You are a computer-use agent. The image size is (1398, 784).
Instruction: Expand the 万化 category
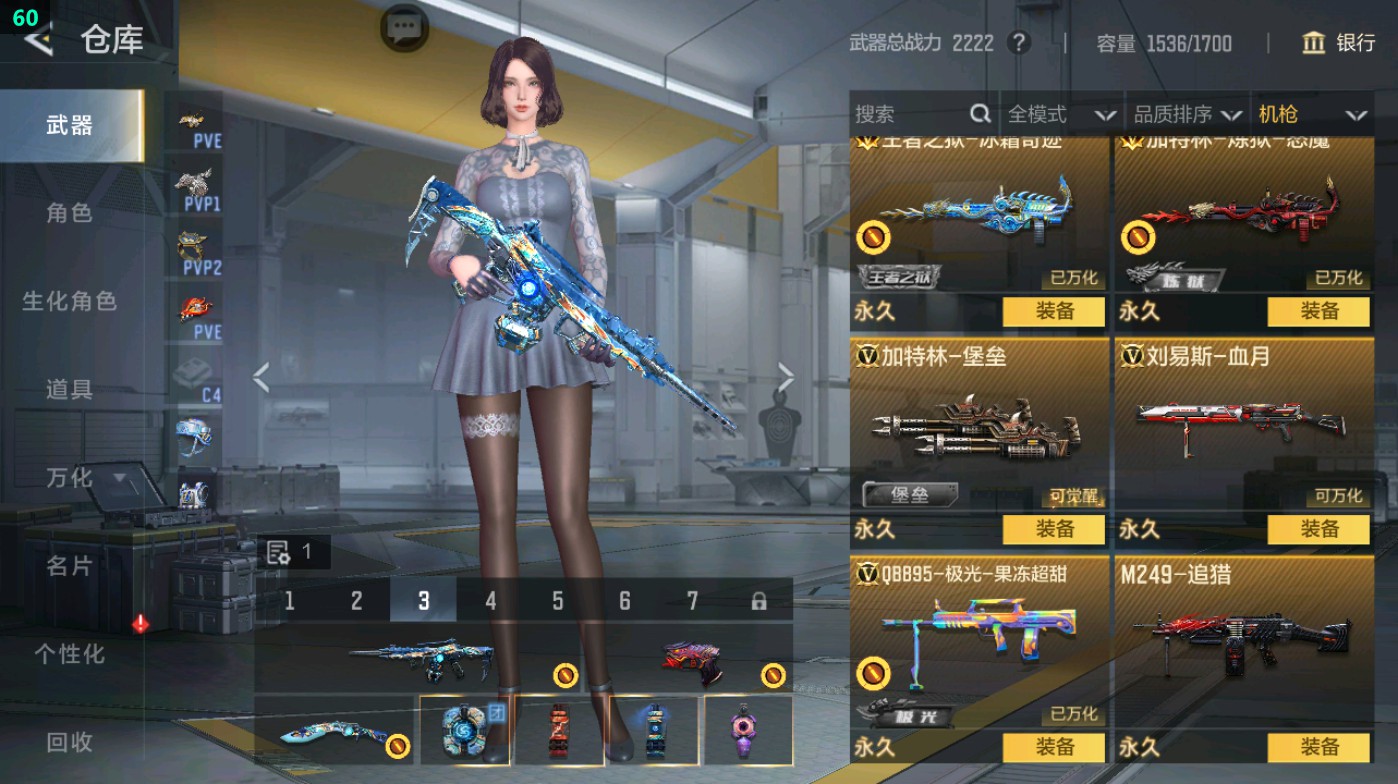[84, 478]
